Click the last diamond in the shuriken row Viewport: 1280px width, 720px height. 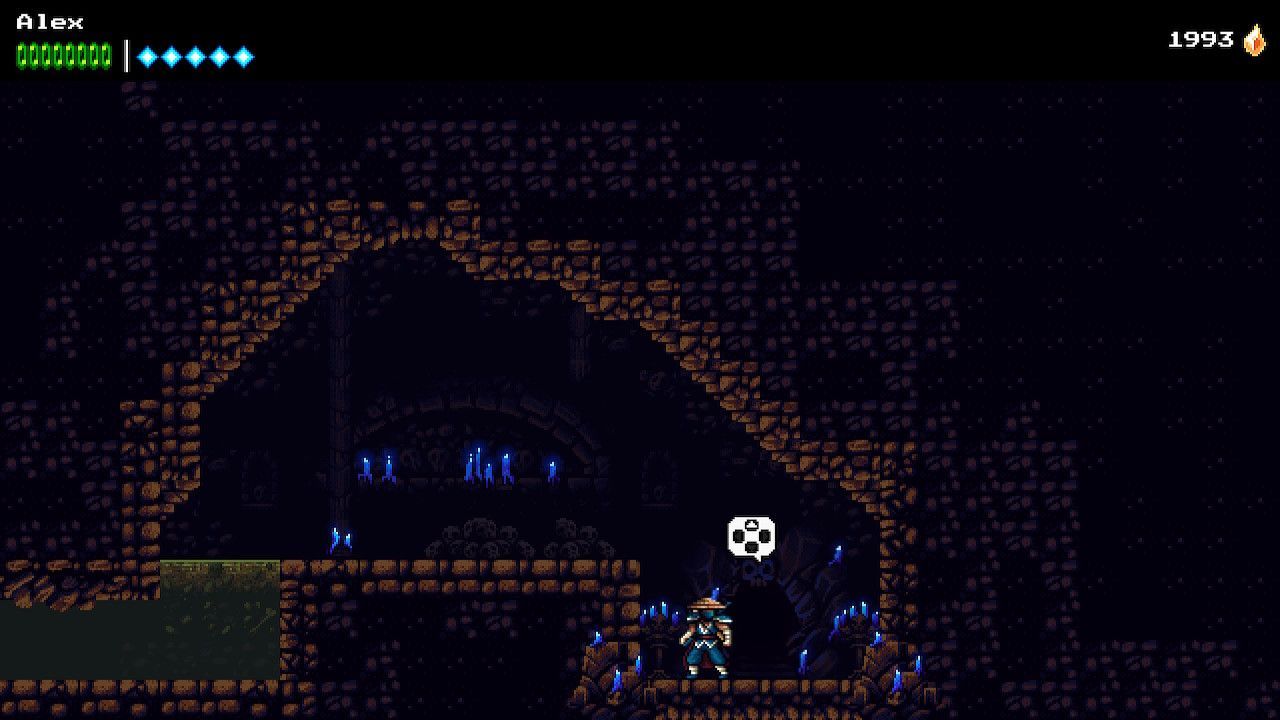point(243,55)
